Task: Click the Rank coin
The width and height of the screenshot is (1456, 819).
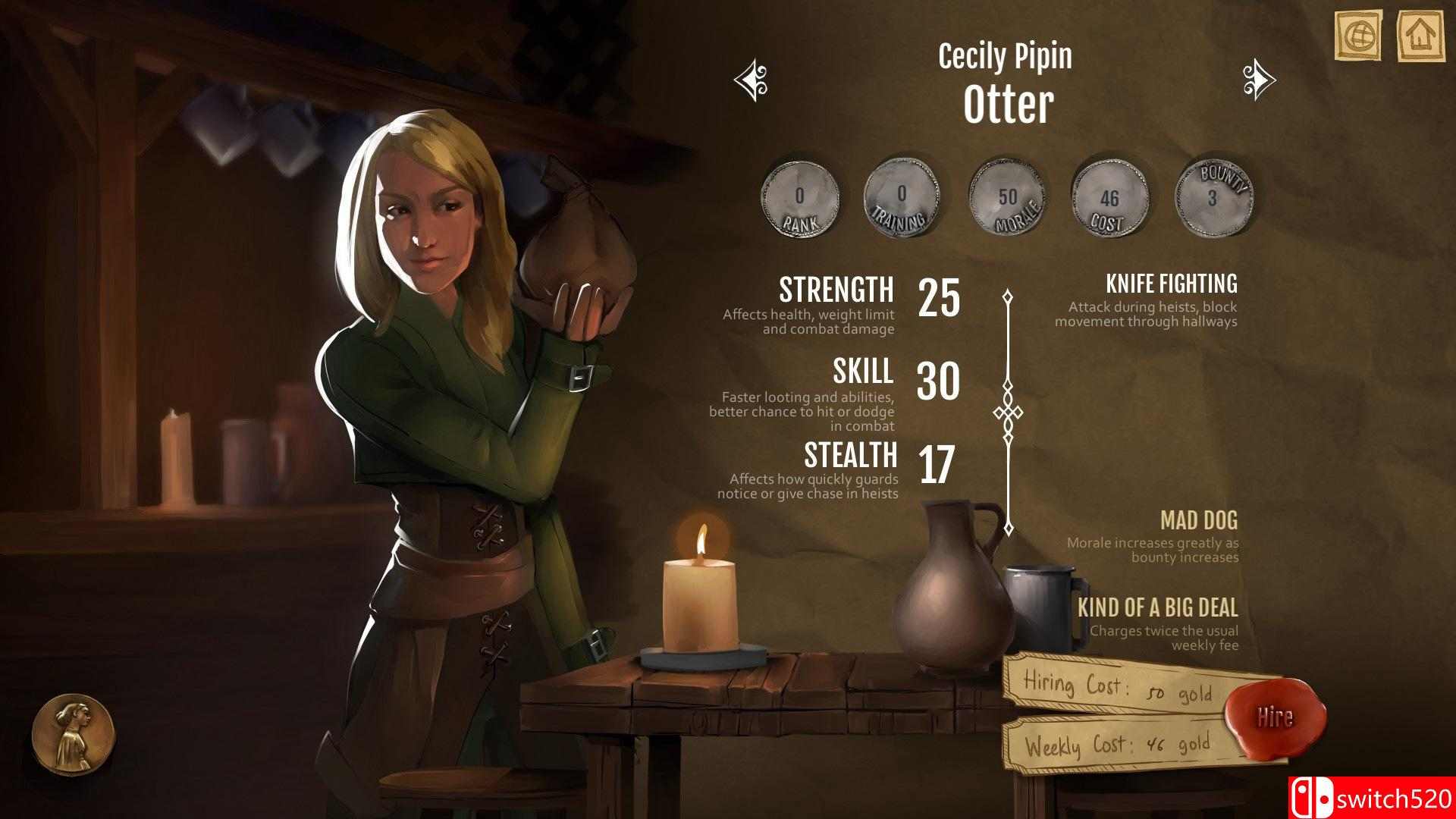Action: pos(799,197)
